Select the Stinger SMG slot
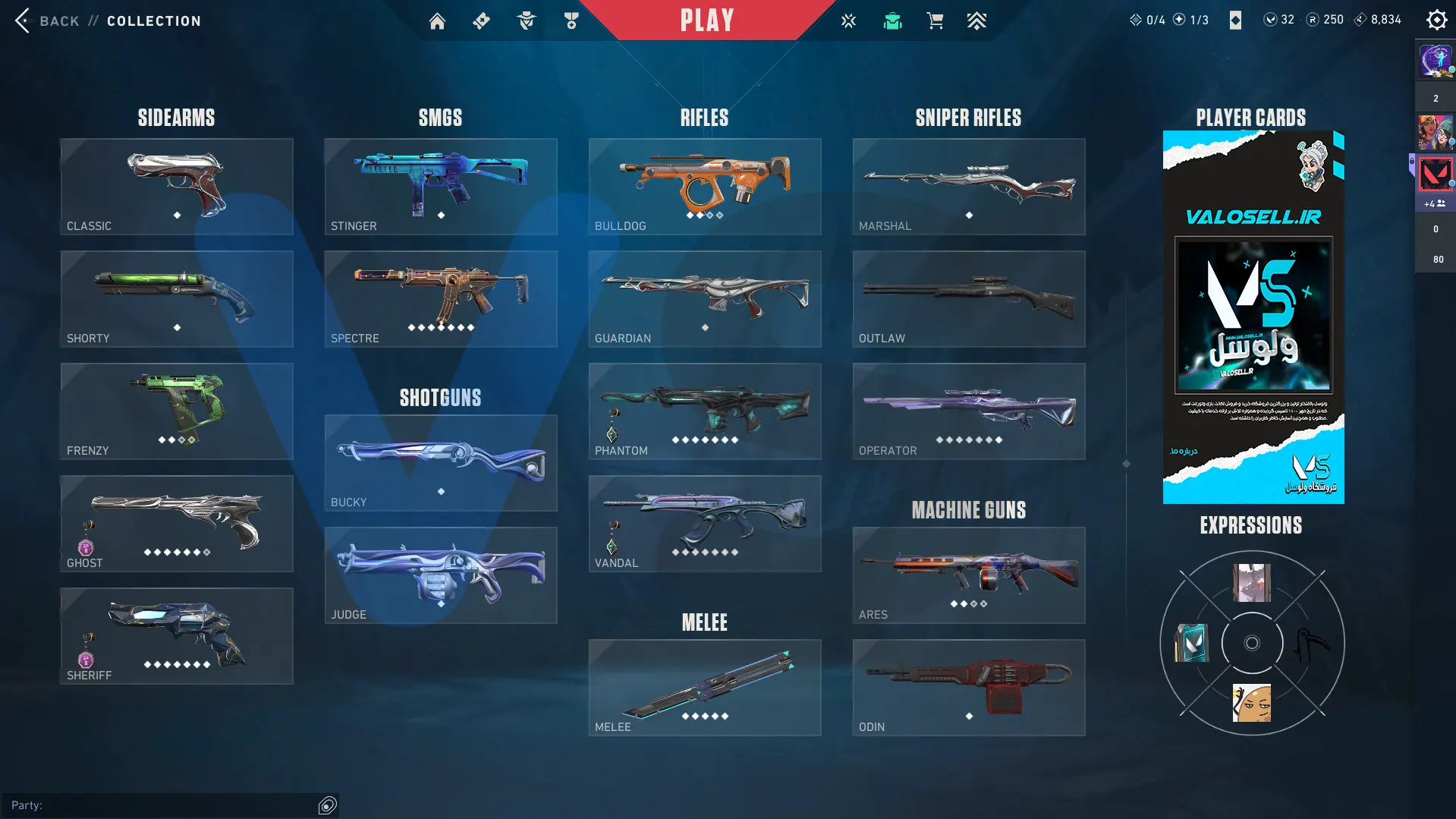 tap(441, 187)
